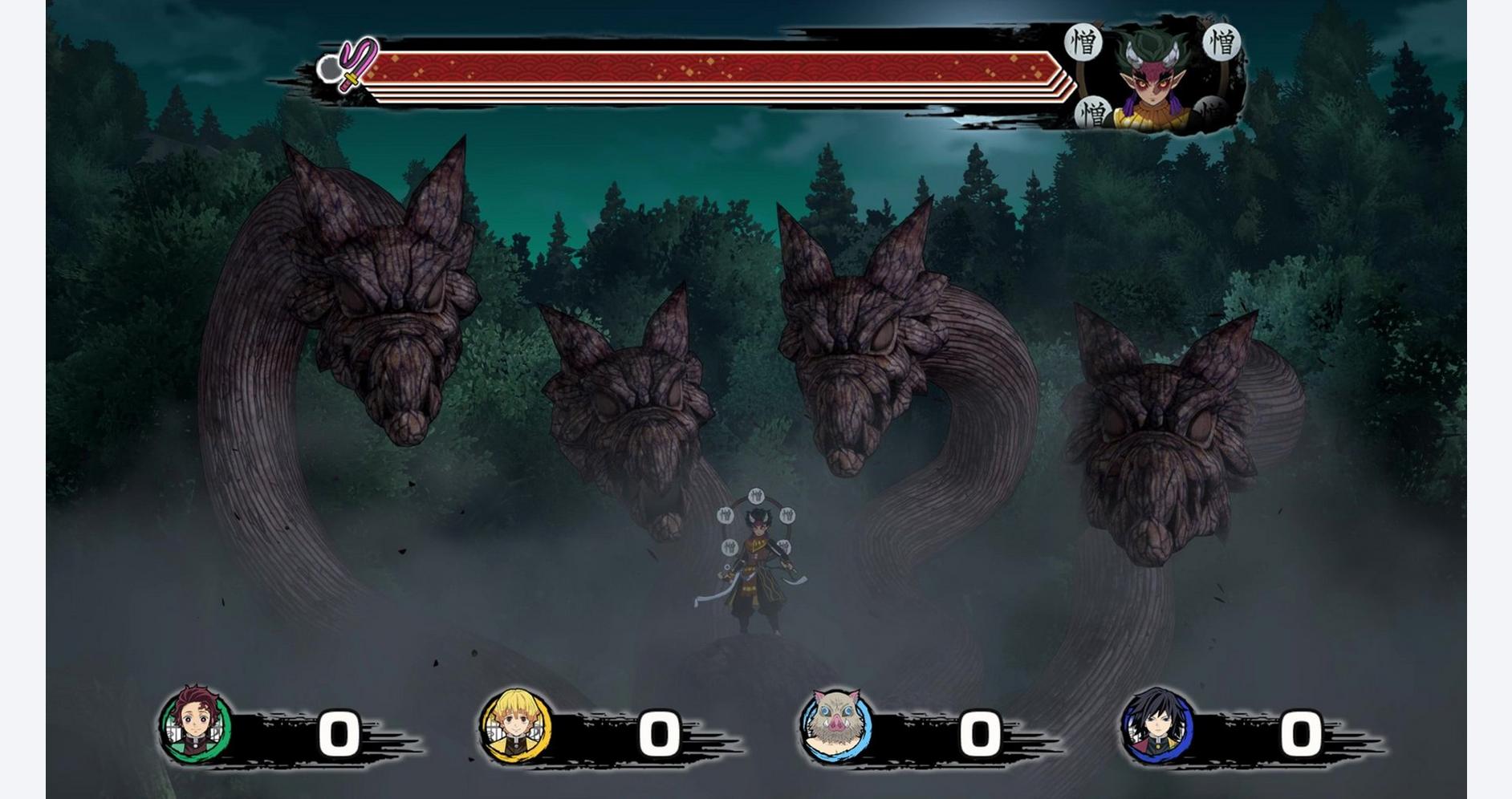Choose Inosuke's boar mask portrait

(x=835, y=726)
